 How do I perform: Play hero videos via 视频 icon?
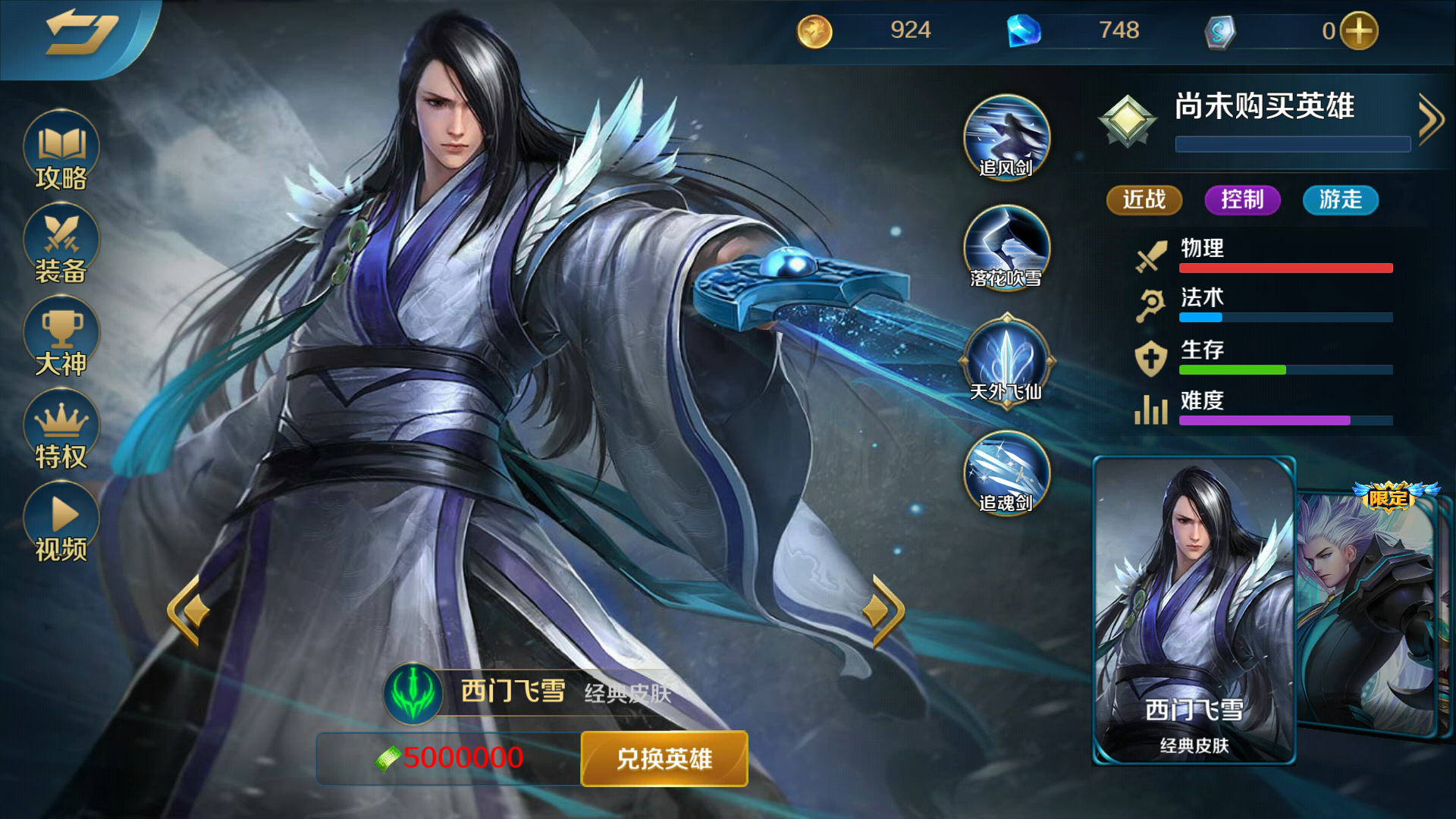(x=61, y=519)
